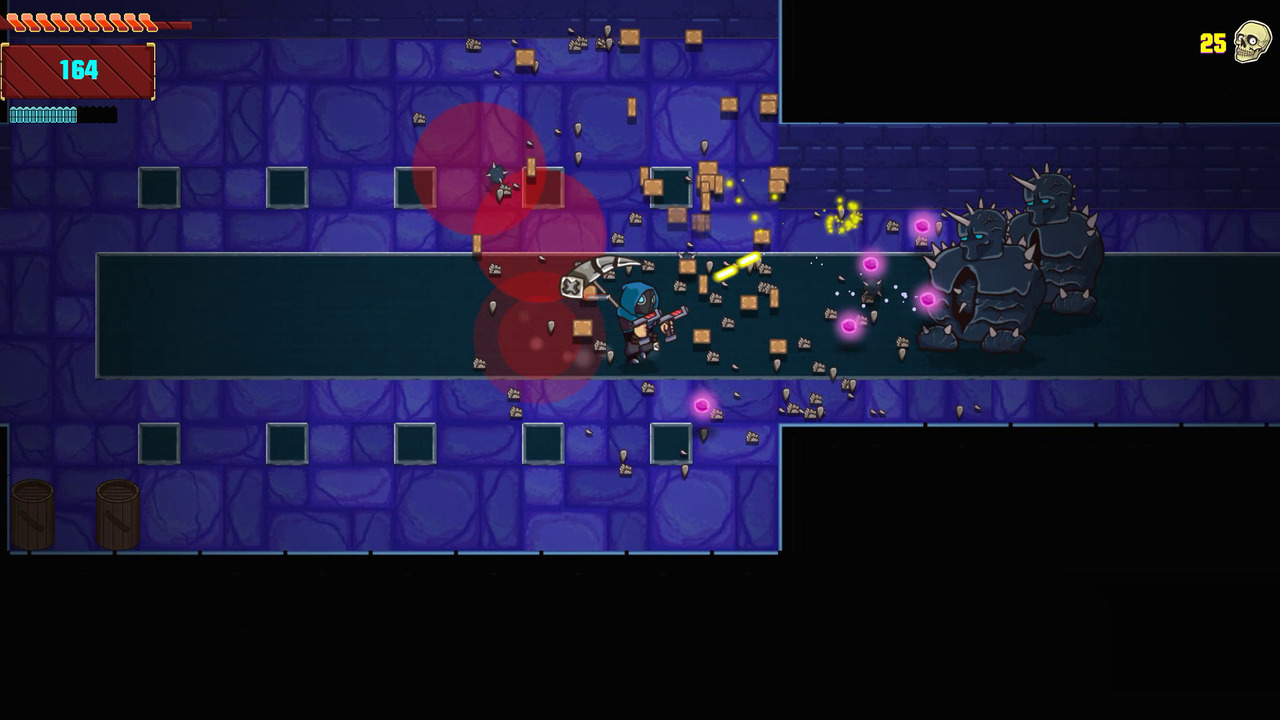Screen dimensions: 1280x720
Task: Click the pink orb below the platform
Action: (x=703, y=406)
